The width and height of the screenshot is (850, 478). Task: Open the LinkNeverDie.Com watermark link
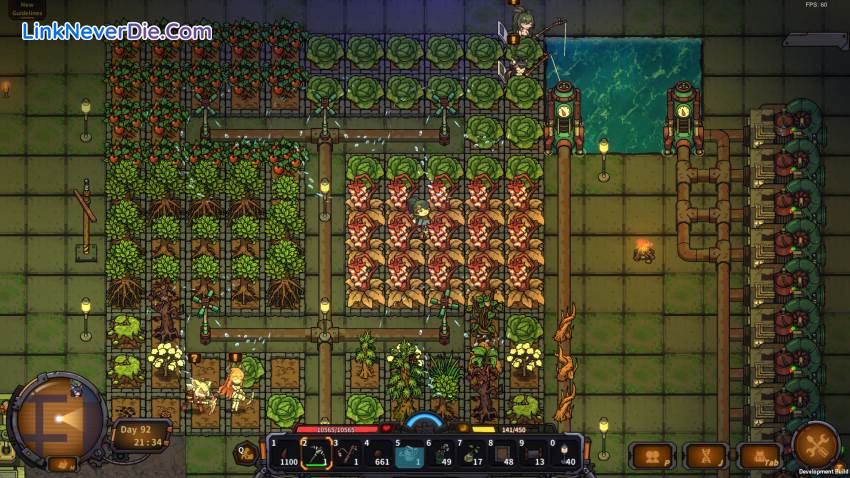[117, 32]
